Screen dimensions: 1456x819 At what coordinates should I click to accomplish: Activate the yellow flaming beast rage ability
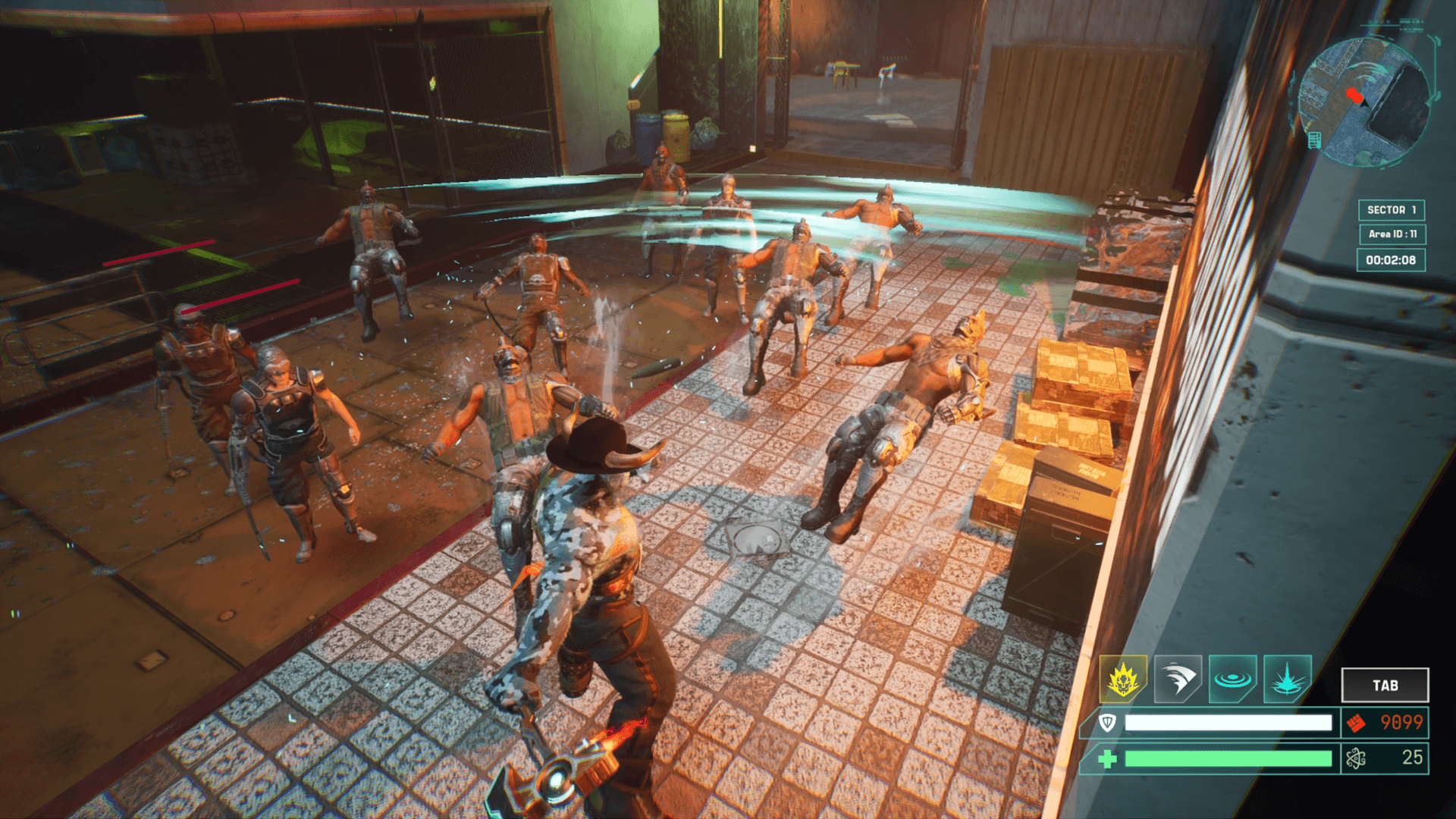point(1123,678)
